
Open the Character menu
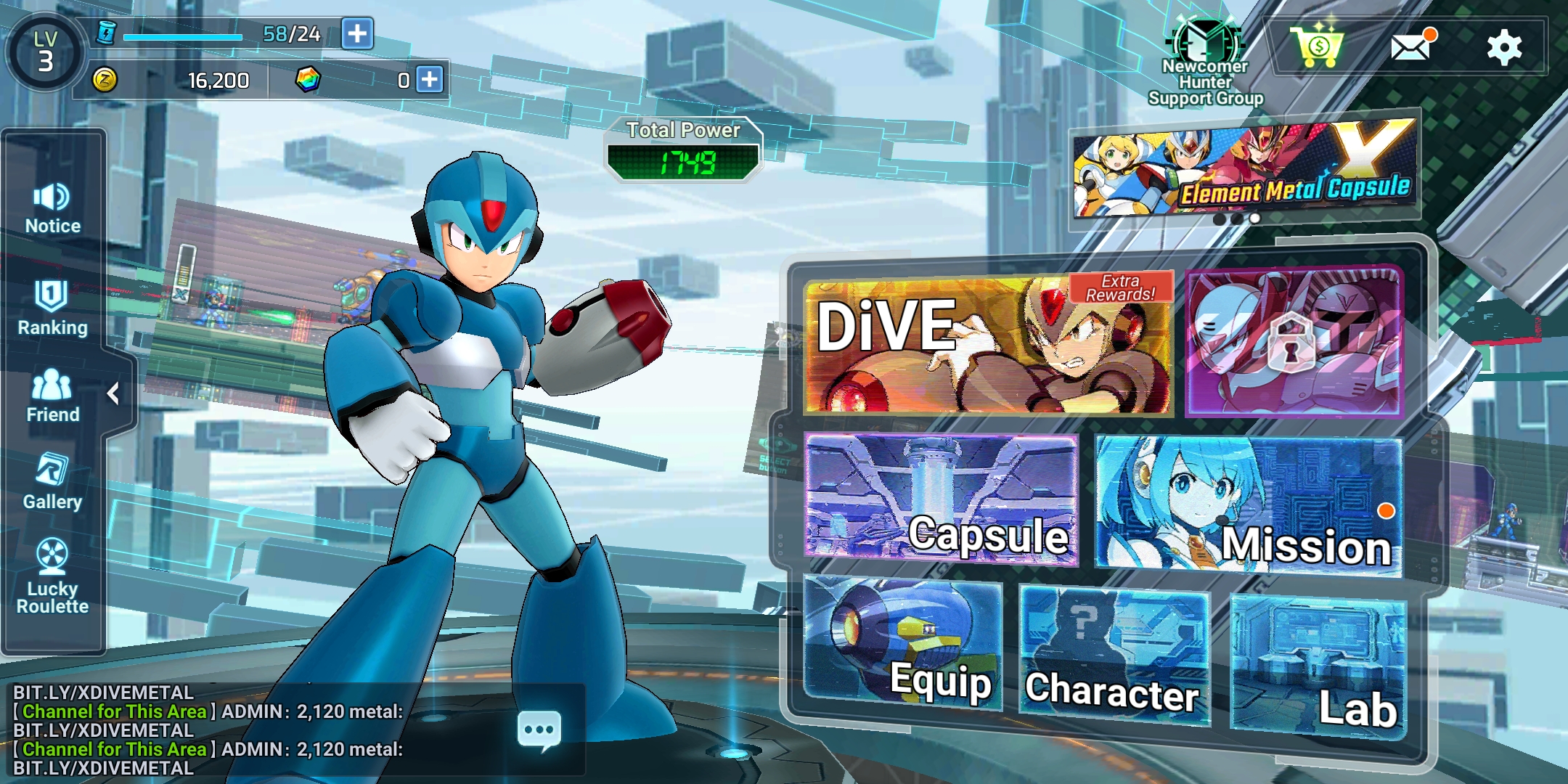click(1114, 657)
